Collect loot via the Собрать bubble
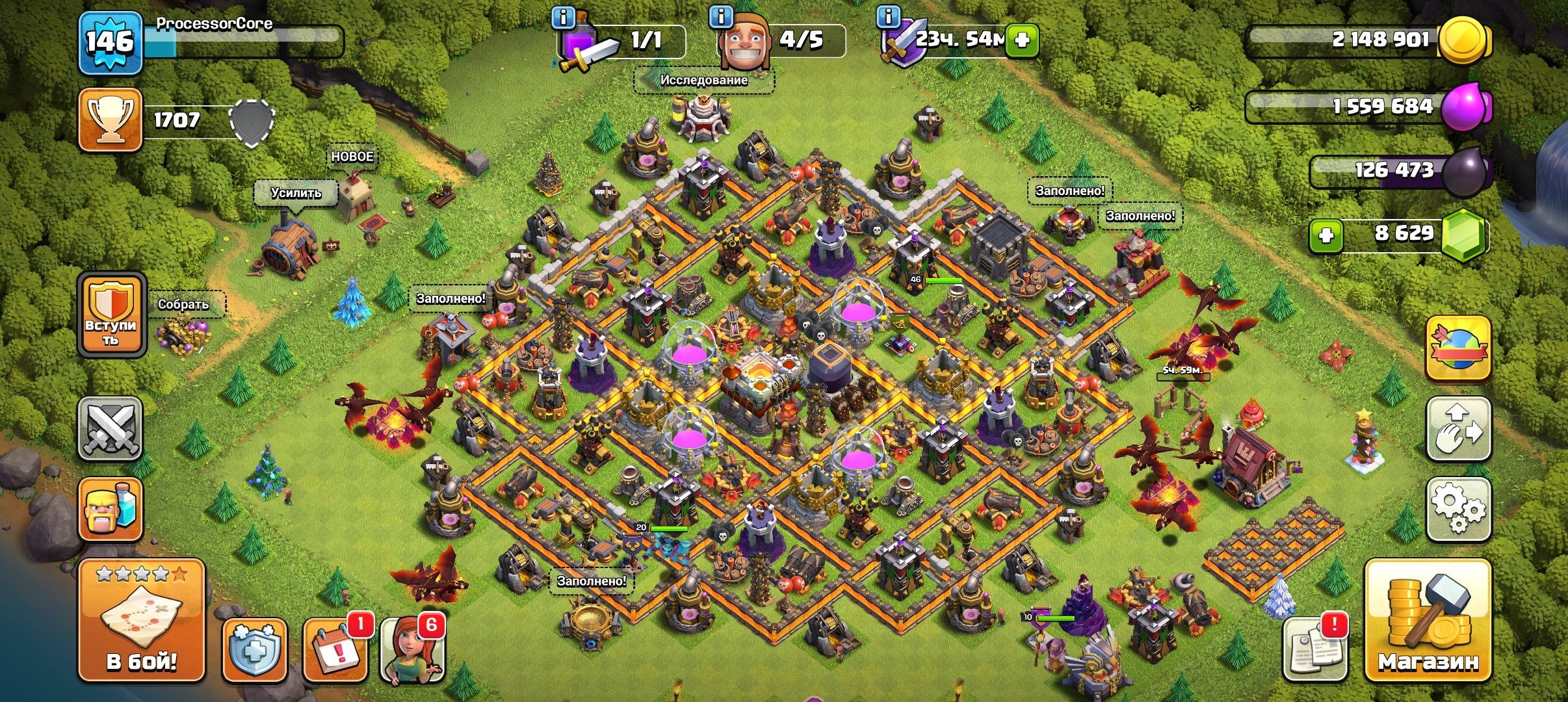This screenshot has width=1568, height=702. 184,304
